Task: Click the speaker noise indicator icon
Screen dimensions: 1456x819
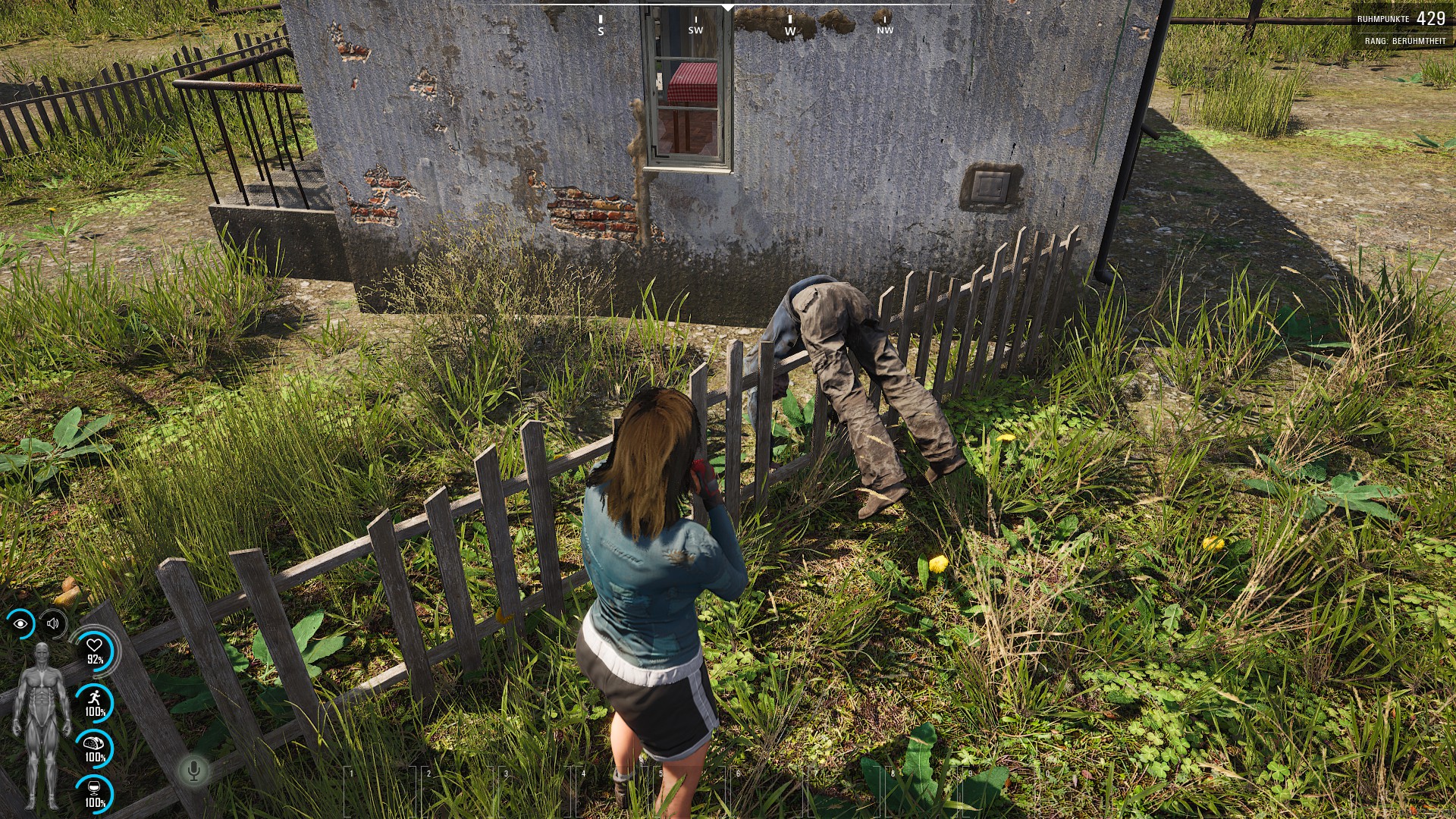Action: pos(52,624)
